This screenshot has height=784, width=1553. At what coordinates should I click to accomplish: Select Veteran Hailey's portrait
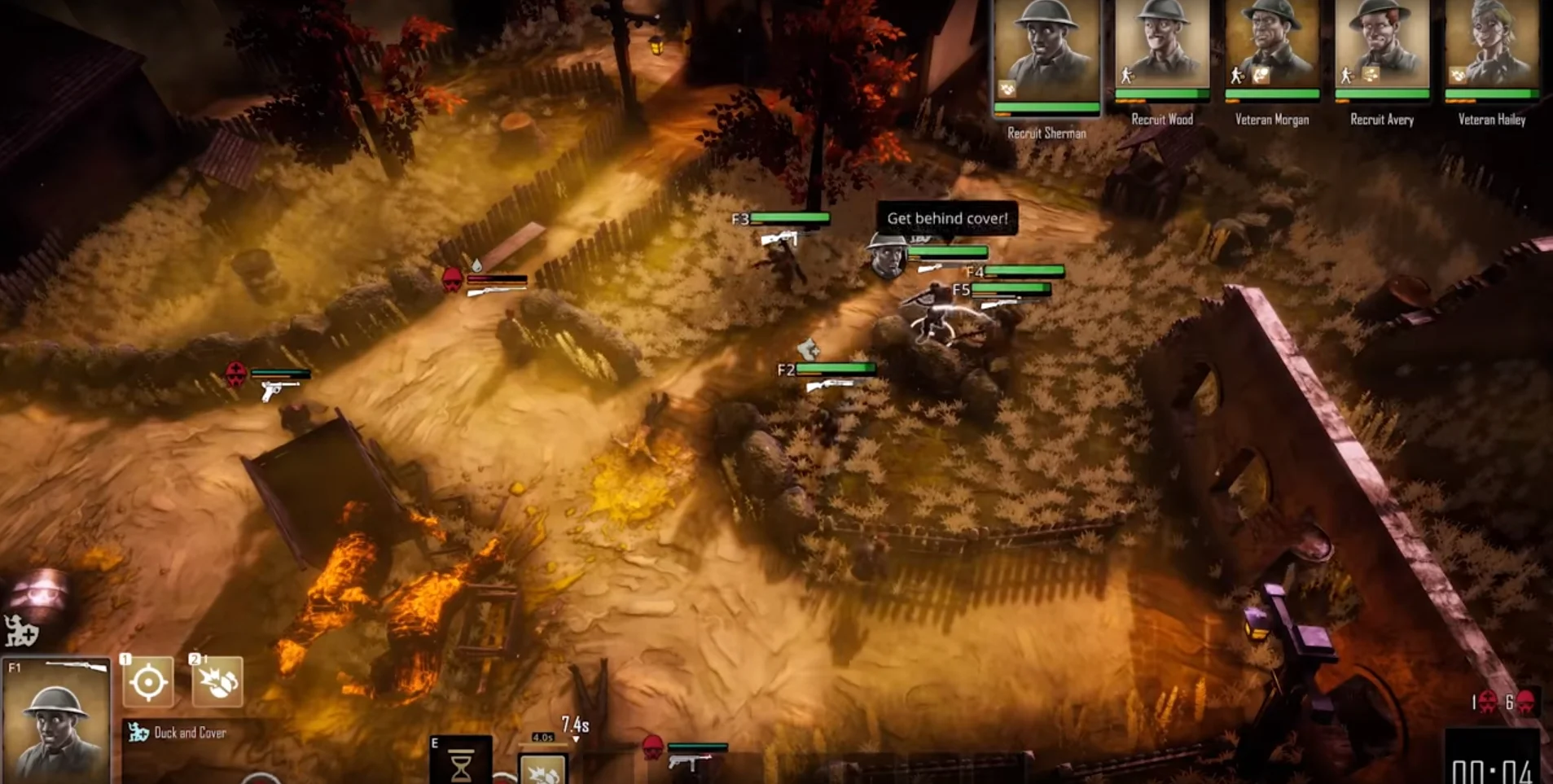pos(1492,46)
